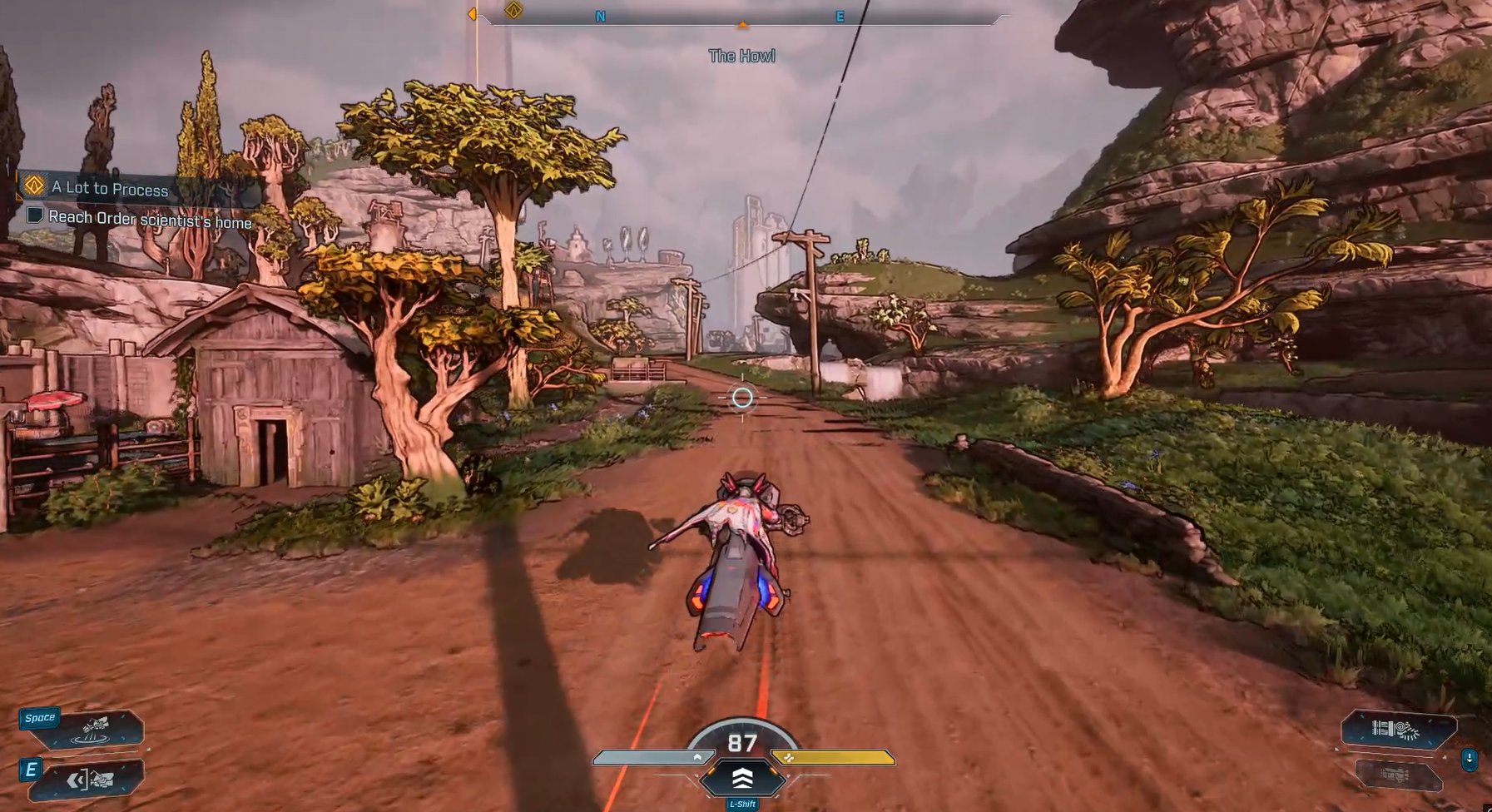Open the A Lot to Process quest tracker

110,189
